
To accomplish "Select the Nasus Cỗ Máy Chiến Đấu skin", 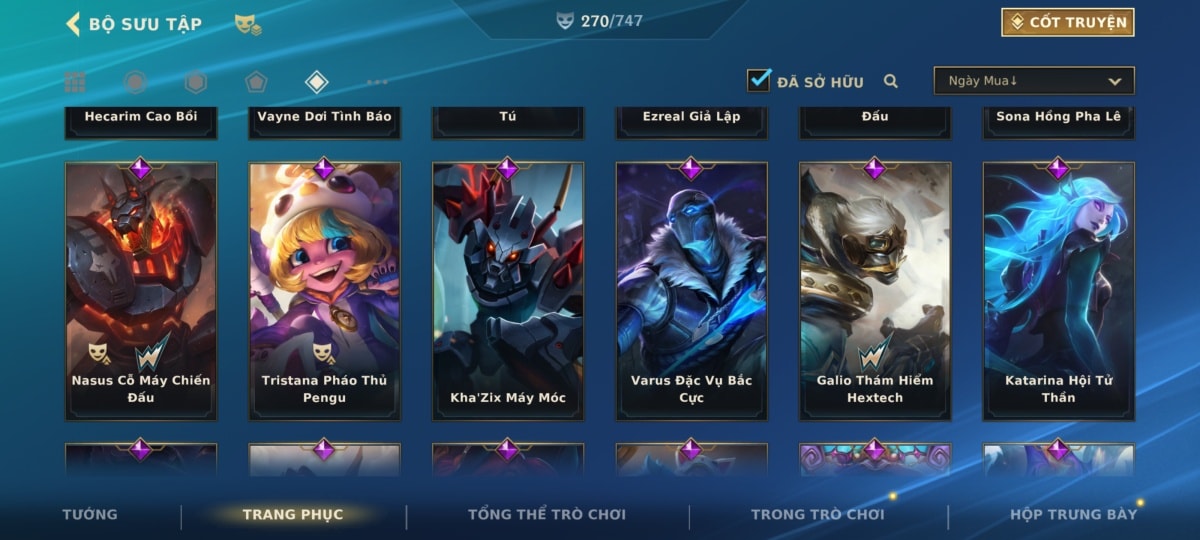I will [141, 290].
